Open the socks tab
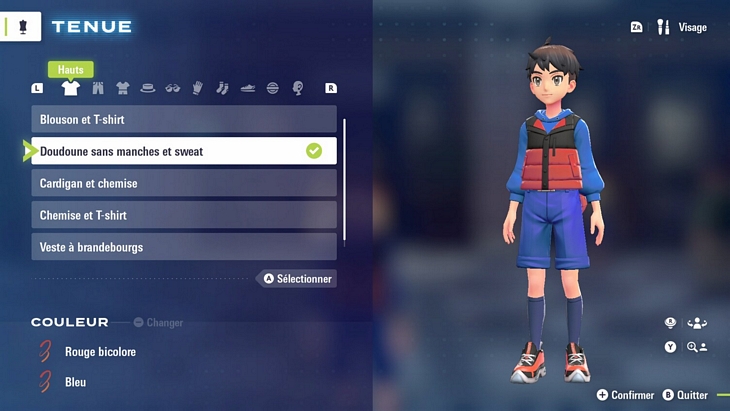Screen dimensions: 730x411 223,88
